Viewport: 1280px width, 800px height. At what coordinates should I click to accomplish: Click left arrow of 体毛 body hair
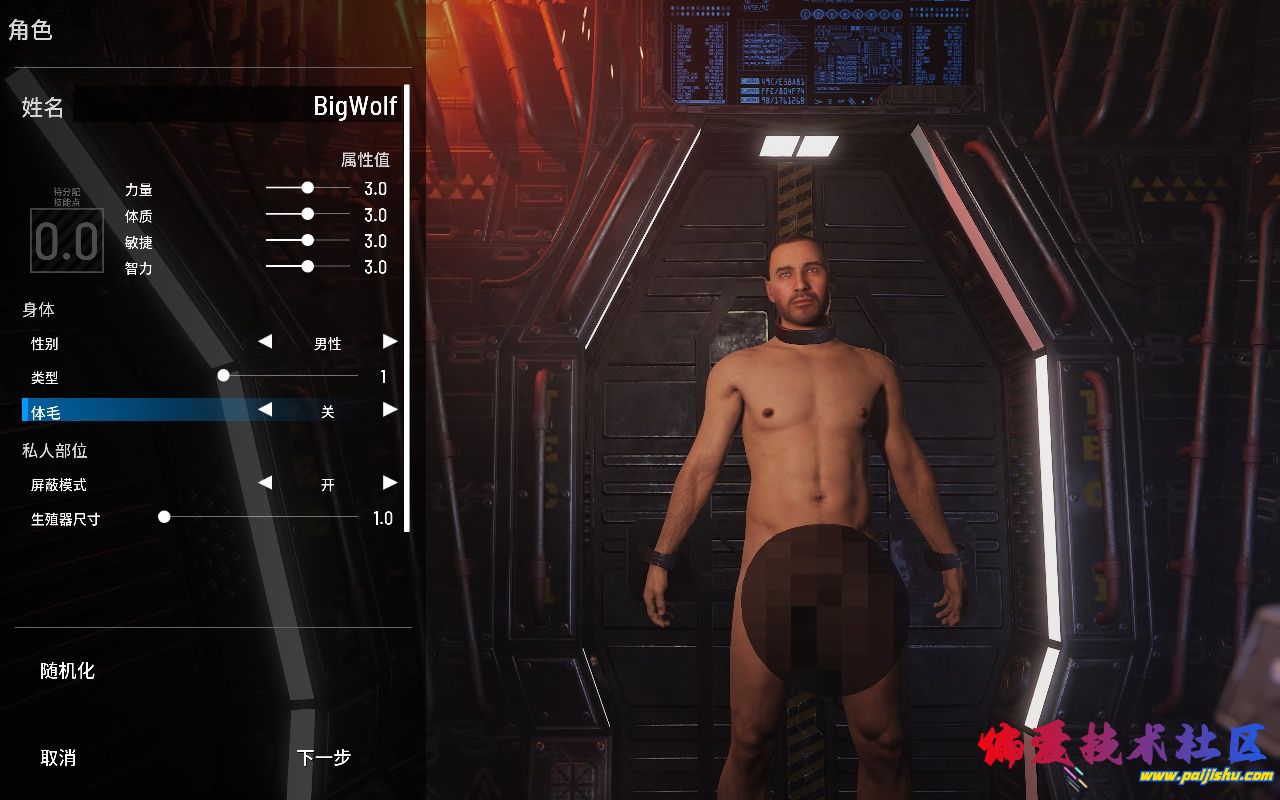tap(265, 410)
